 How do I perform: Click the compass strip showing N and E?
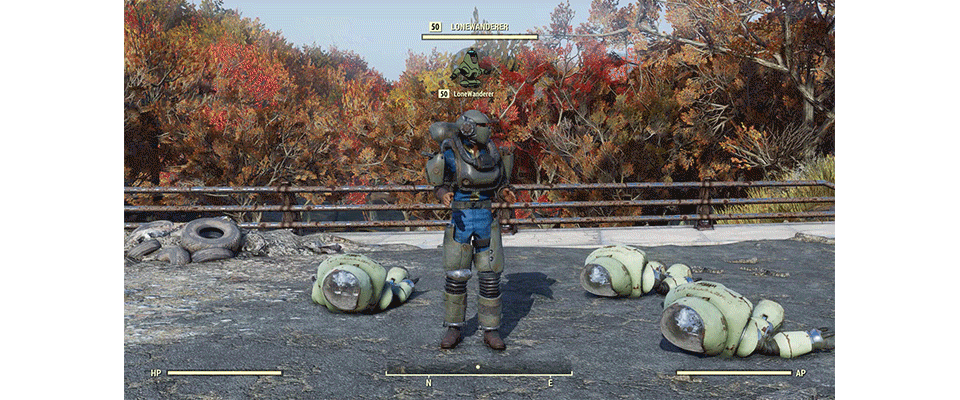[x=479, y=375]
